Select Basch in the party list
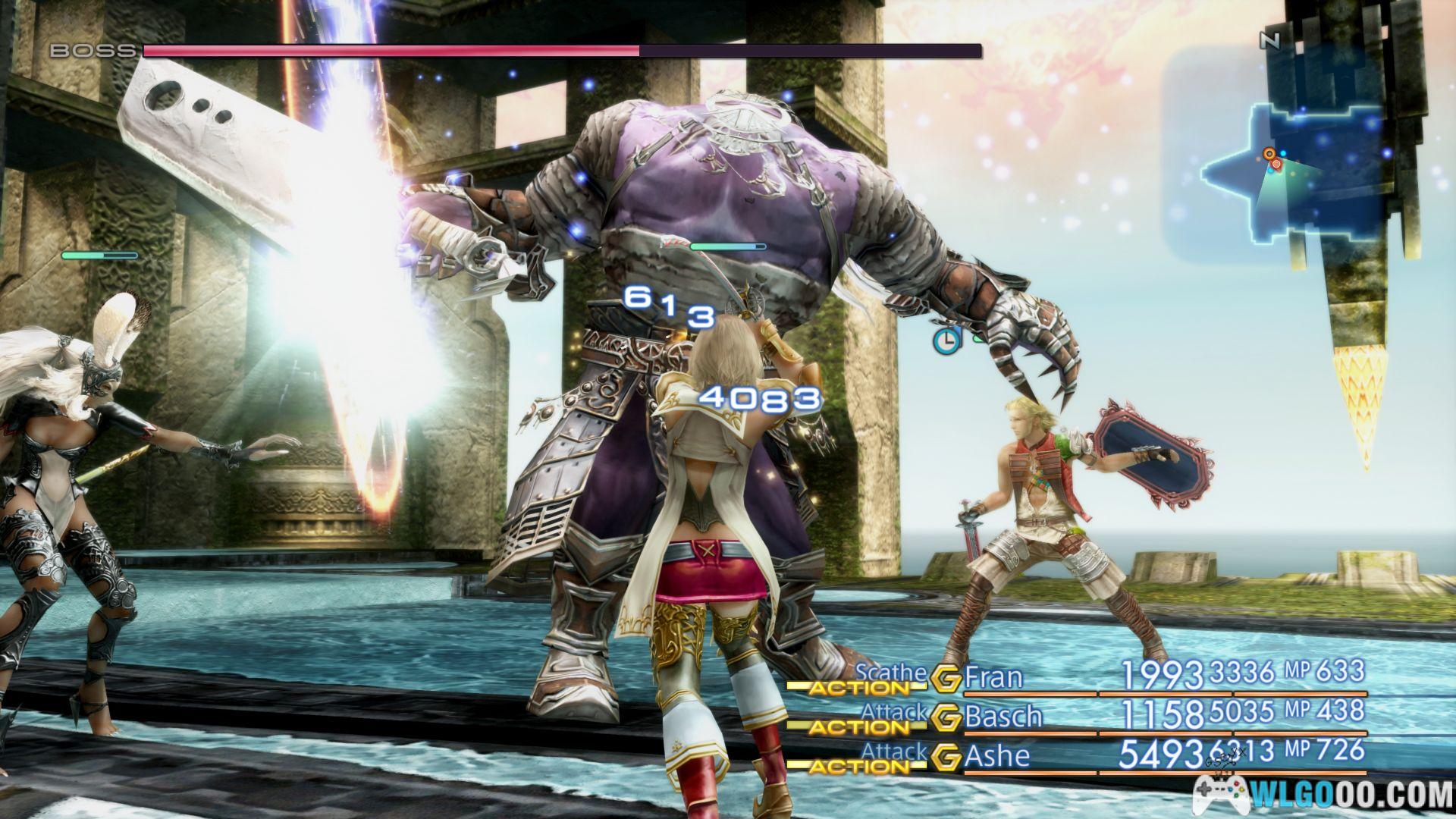1456x819 pixels. pos(1003,716)
